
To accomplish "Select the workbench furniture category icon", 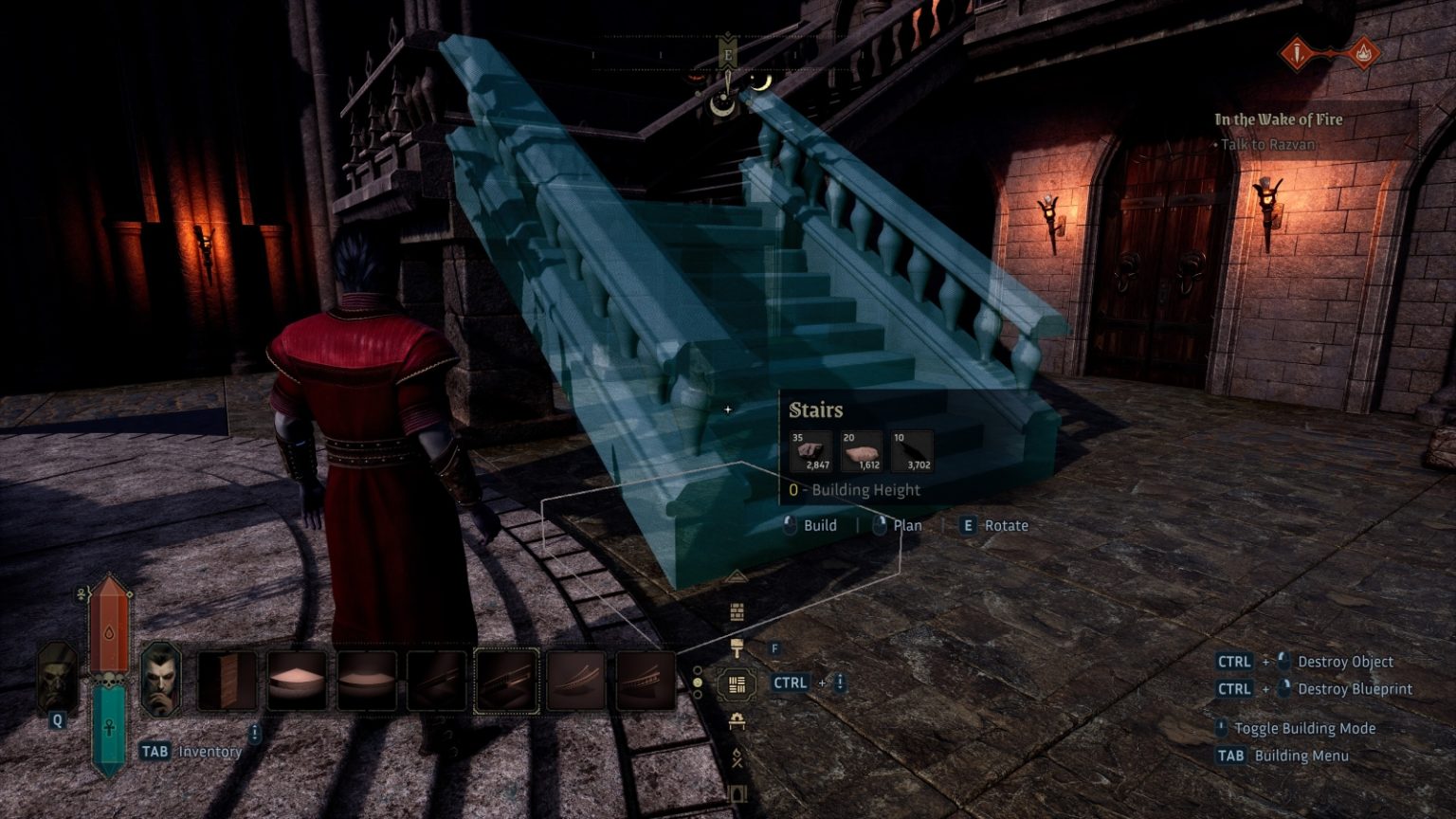I will [x=737, y=721].
